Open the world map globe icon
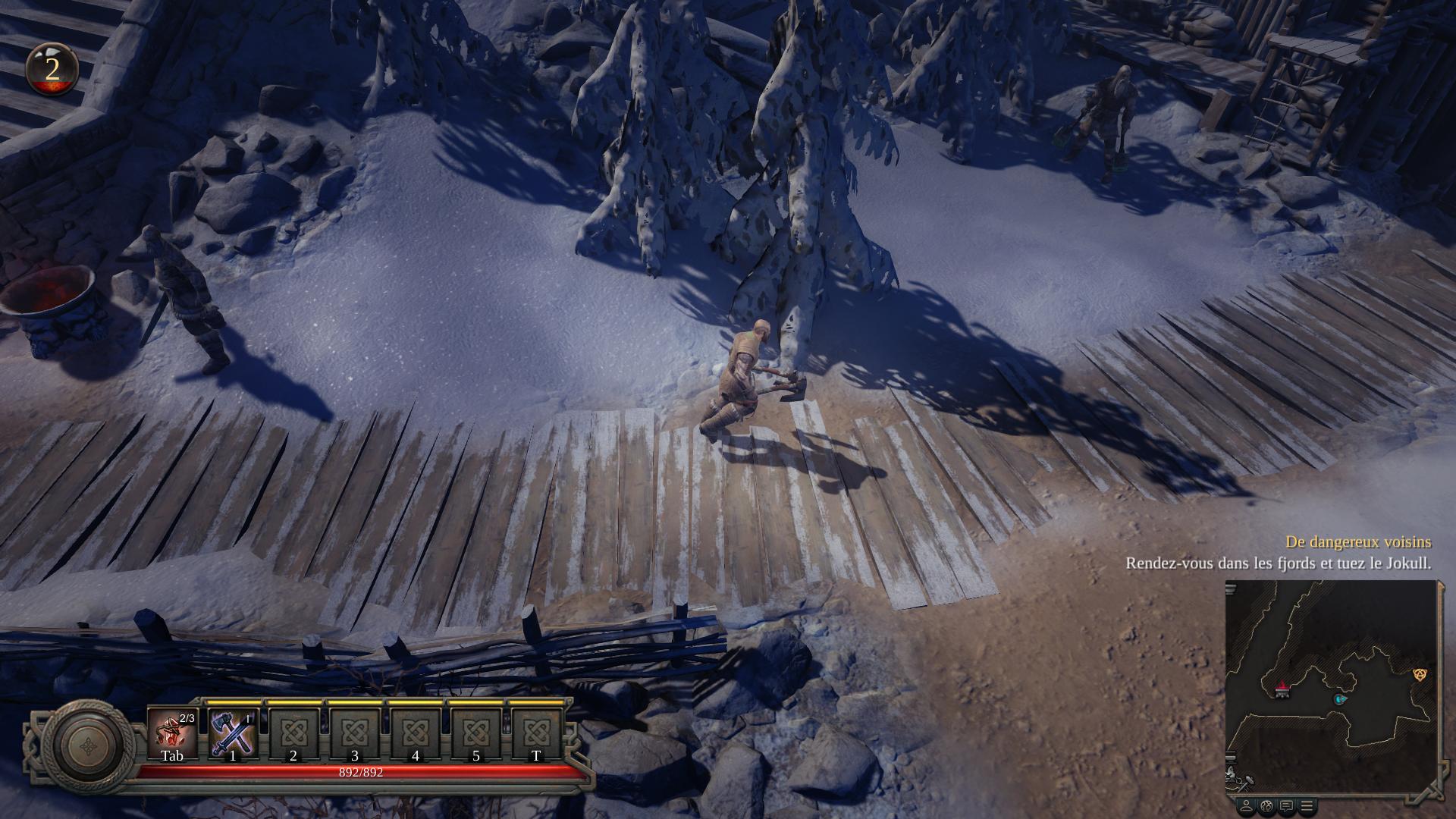 coord(1266,805)
